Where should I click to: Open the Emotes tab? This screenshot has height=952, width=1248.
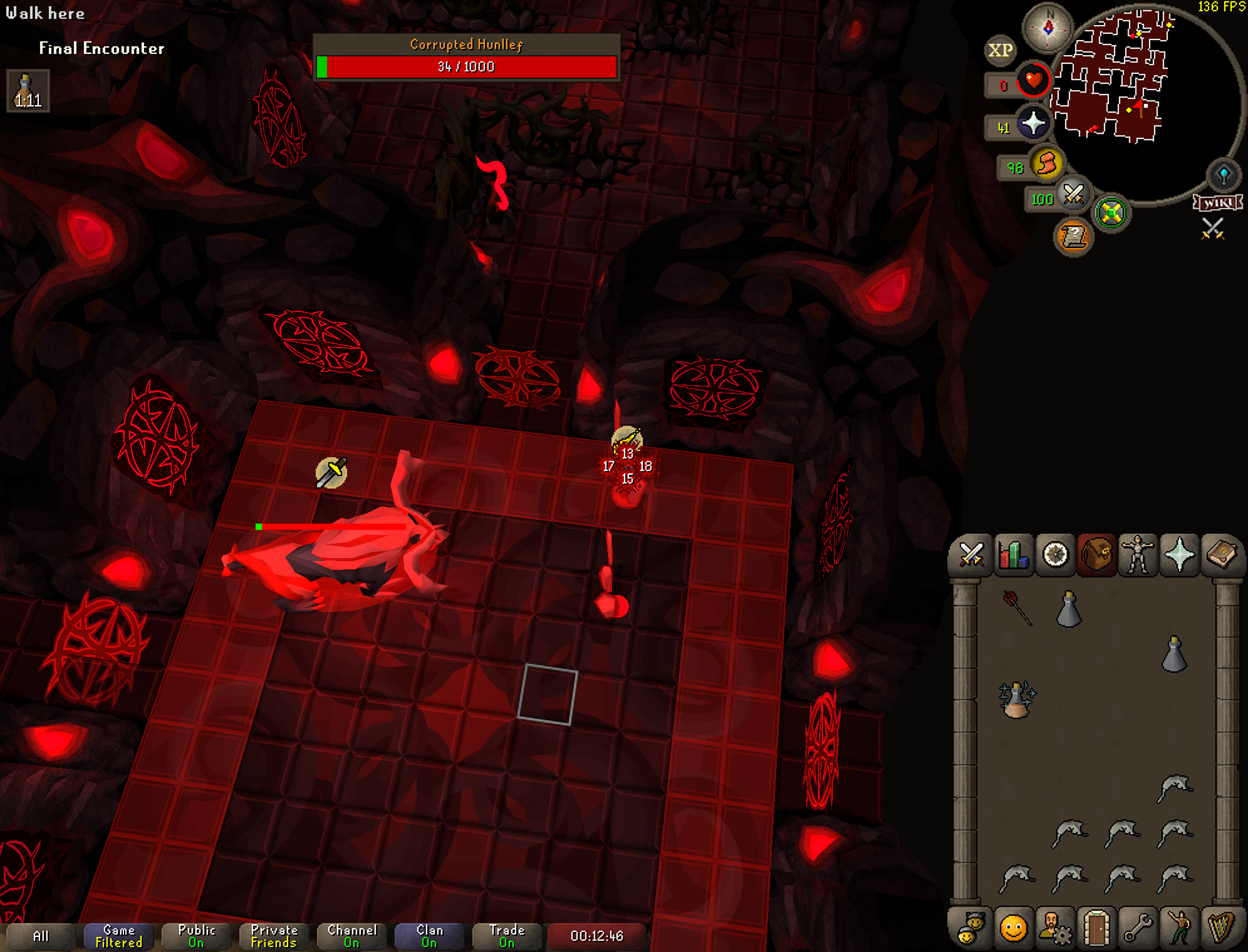[x=1179, y=928]
